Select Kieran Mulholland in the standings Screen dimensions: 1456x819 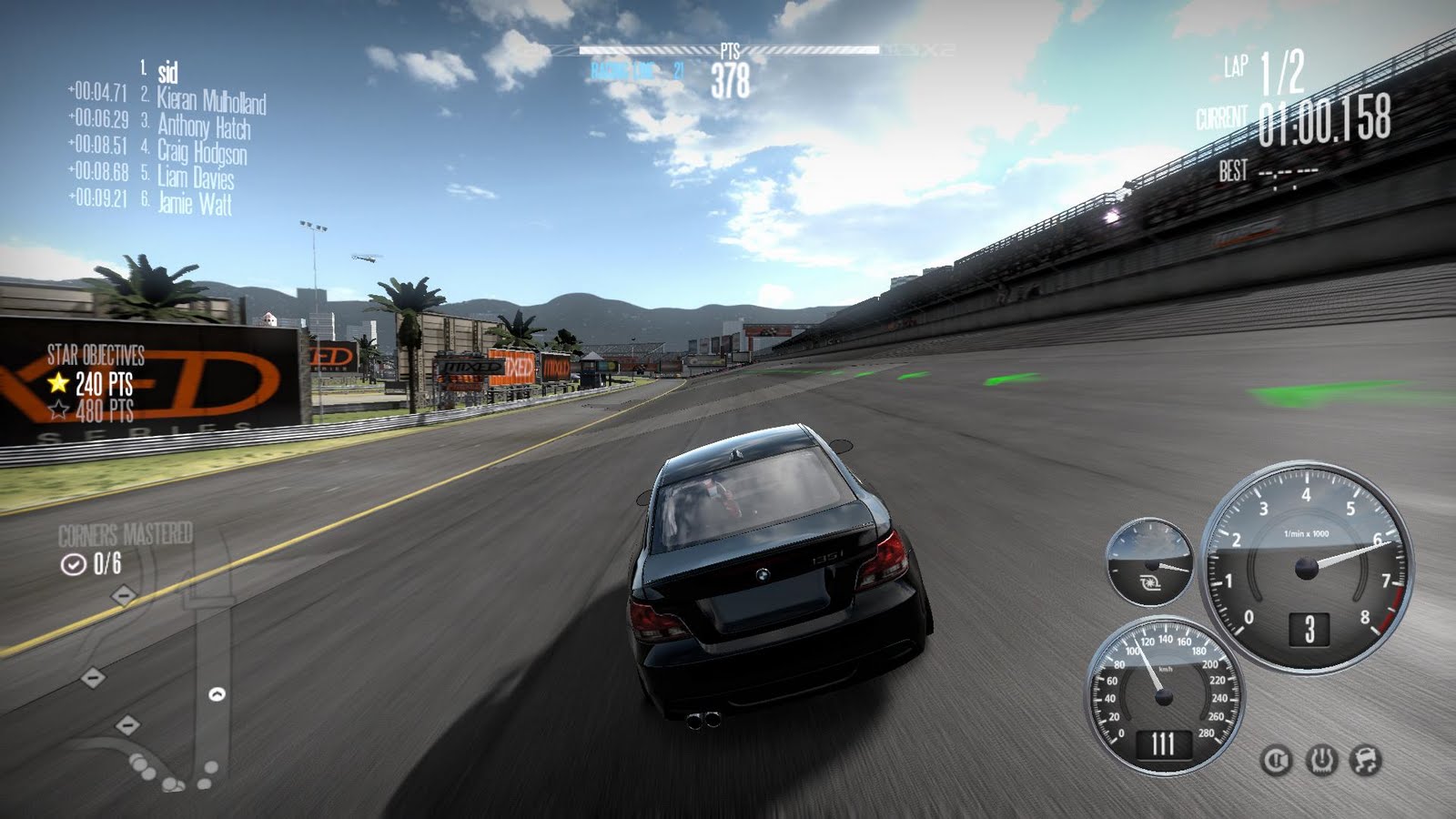point(211,100)
